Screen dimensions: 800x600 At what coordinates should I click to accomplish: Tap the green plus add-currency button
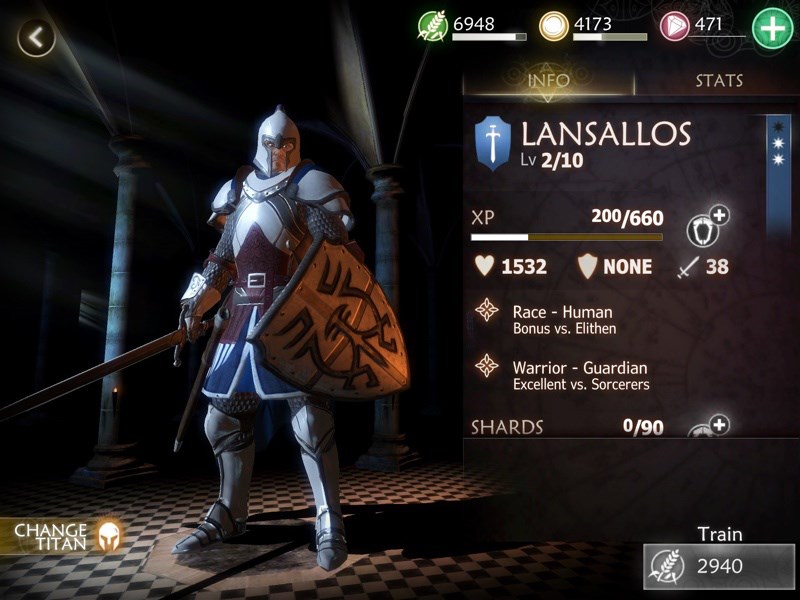771,28
